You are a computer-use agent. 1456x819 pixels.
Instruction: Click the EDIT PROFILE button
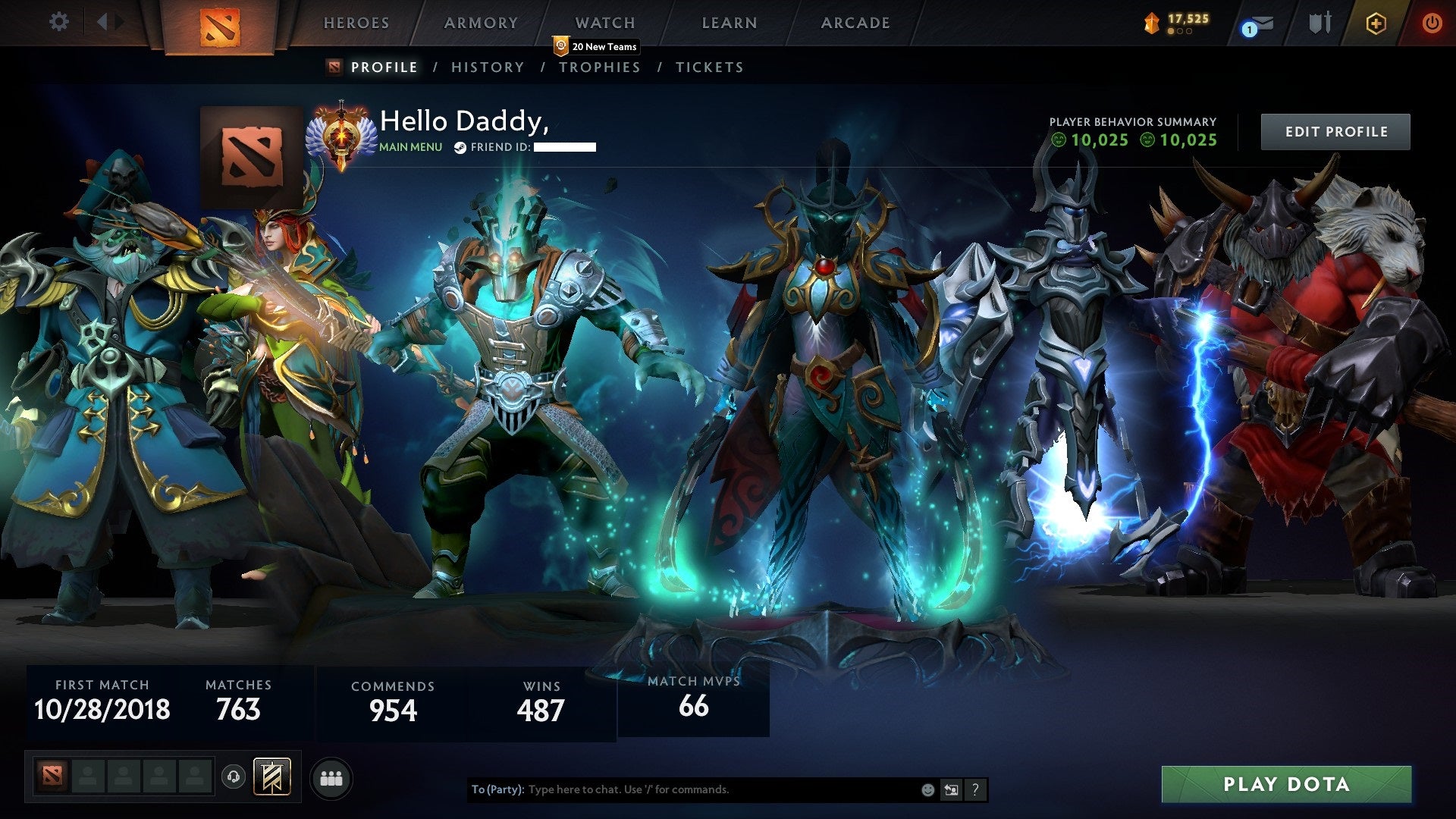click(1335, 131)
